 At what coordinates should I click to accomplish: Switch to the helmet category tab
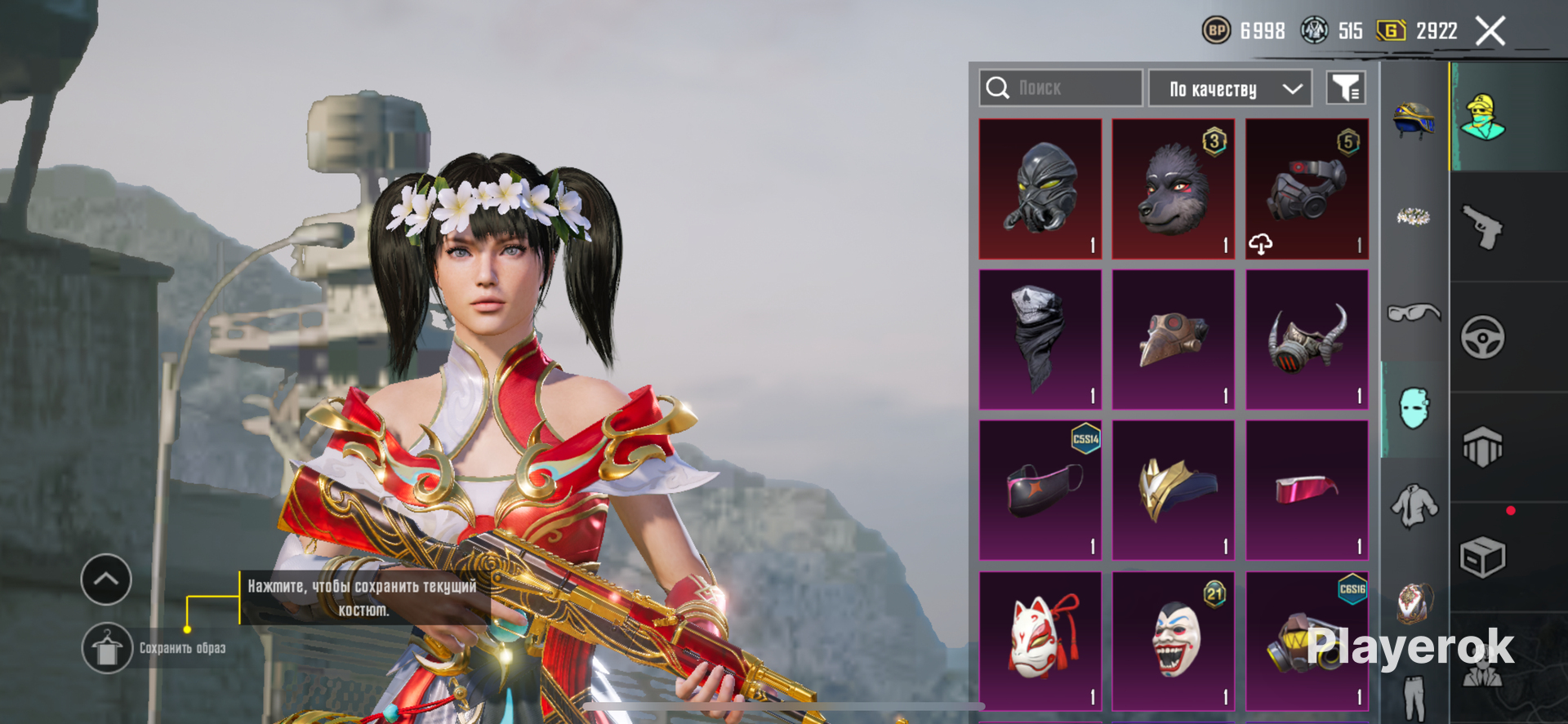pyautogui.click(x=1414, y=120)
